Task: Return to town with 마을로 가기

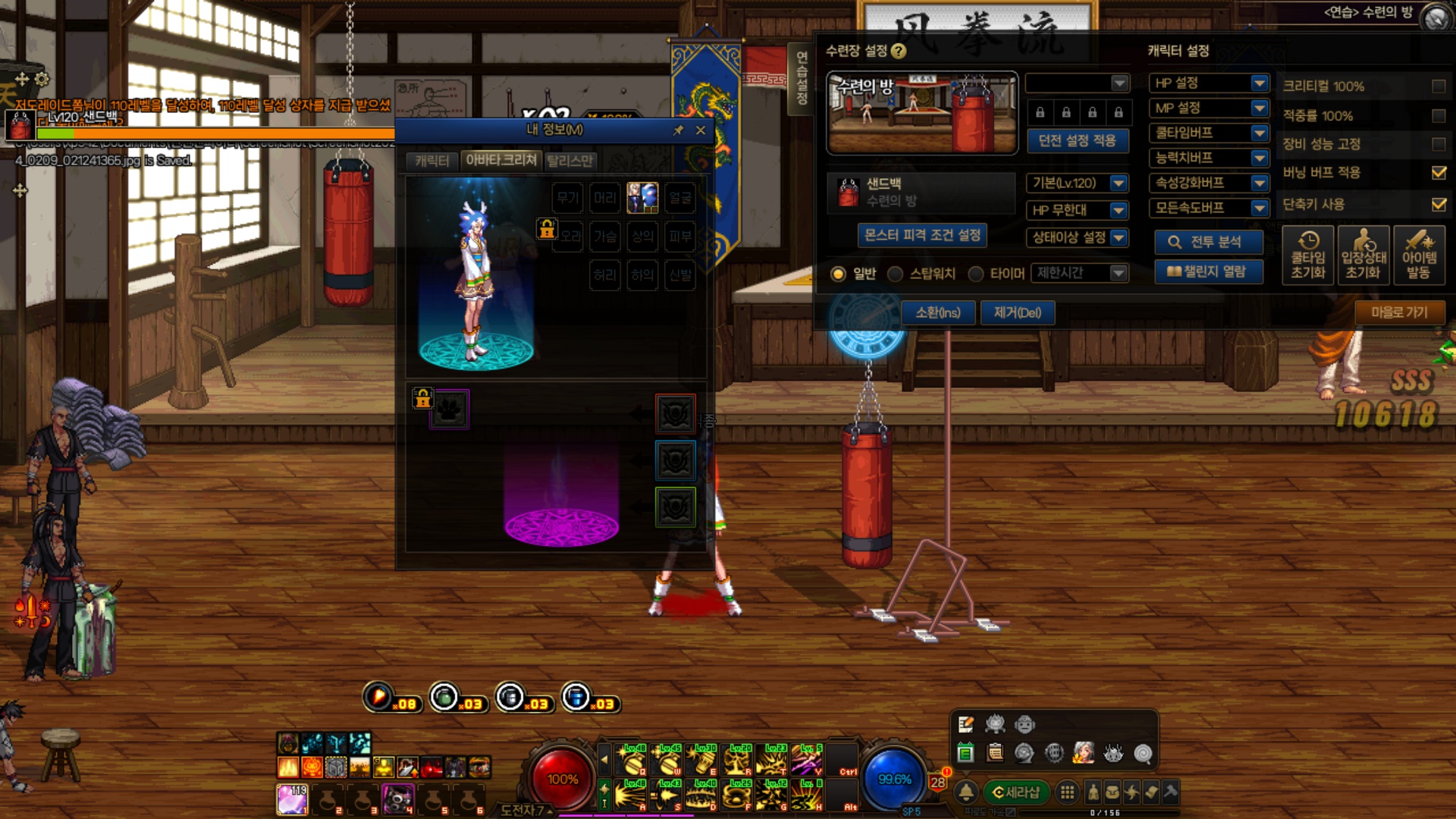Action: tap(1399, 312)
